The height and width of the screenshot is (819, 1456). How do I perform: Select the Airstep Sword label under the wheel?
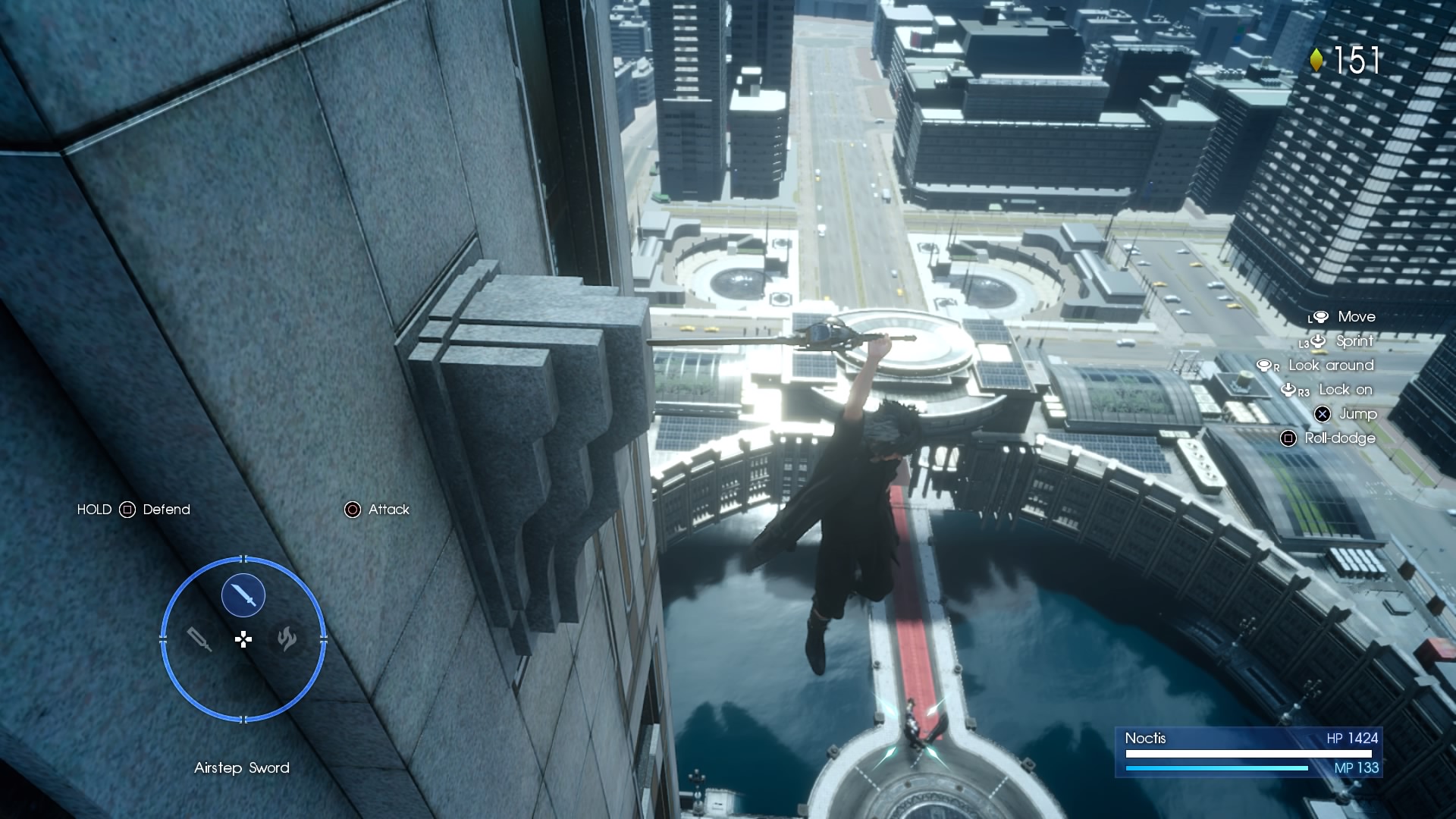243,767
